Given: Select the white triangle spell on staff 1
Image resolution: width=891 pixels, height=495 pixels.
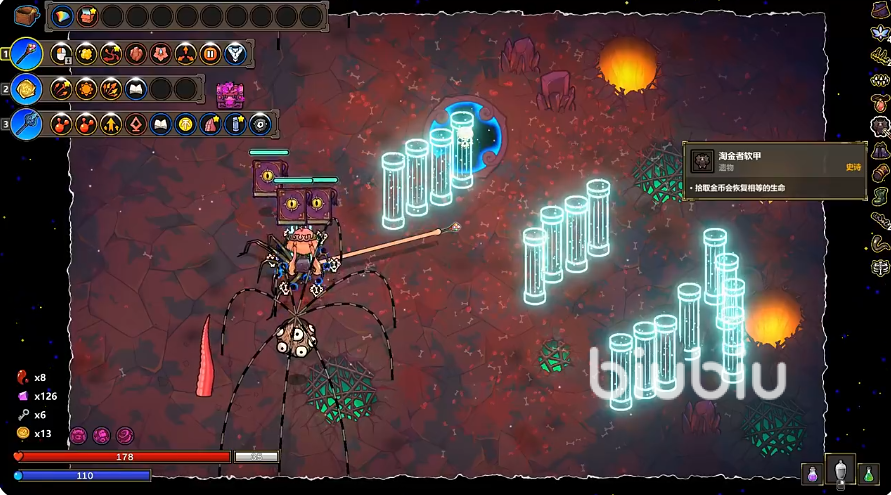Looking at the screenshot, I should tap(236, 54).
